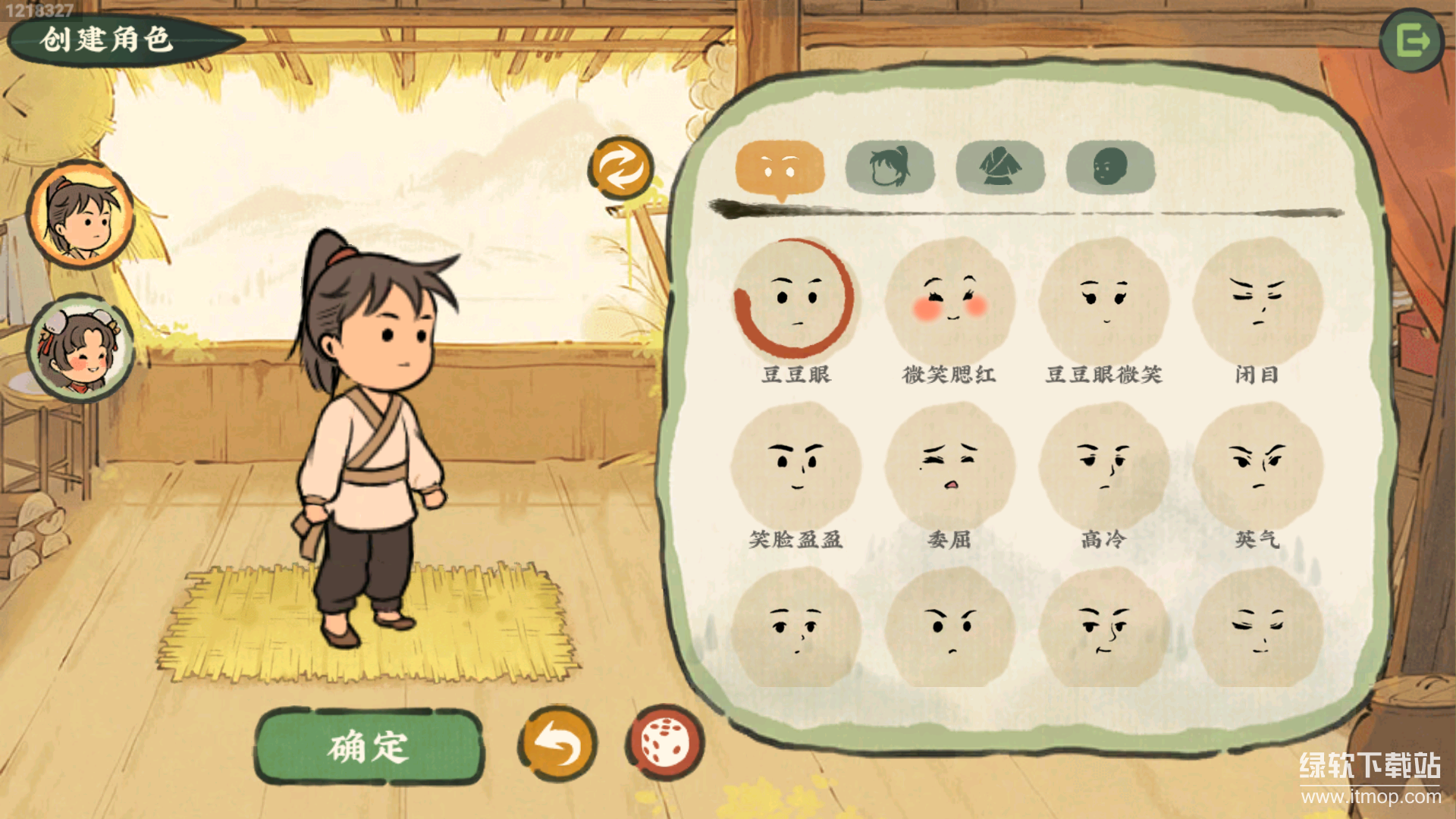Image resolution: width=1456 pixels, height=819 pixels.
Task: Click the orange undo arrow button
Action: [x=558, y=745]
